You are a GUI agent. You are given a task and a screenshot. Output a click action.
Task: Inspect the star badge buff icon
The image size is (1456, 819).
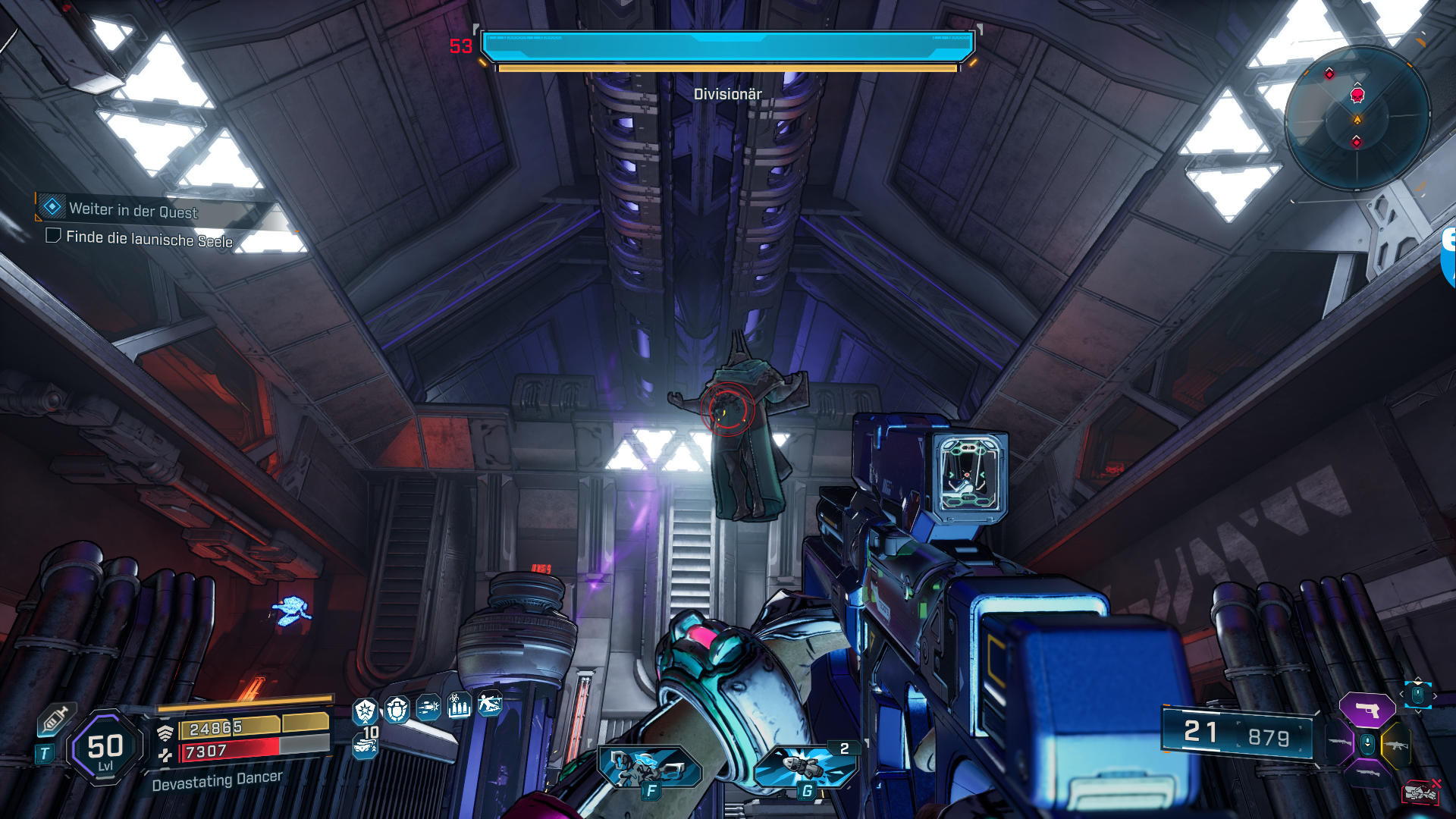(366, 711)
